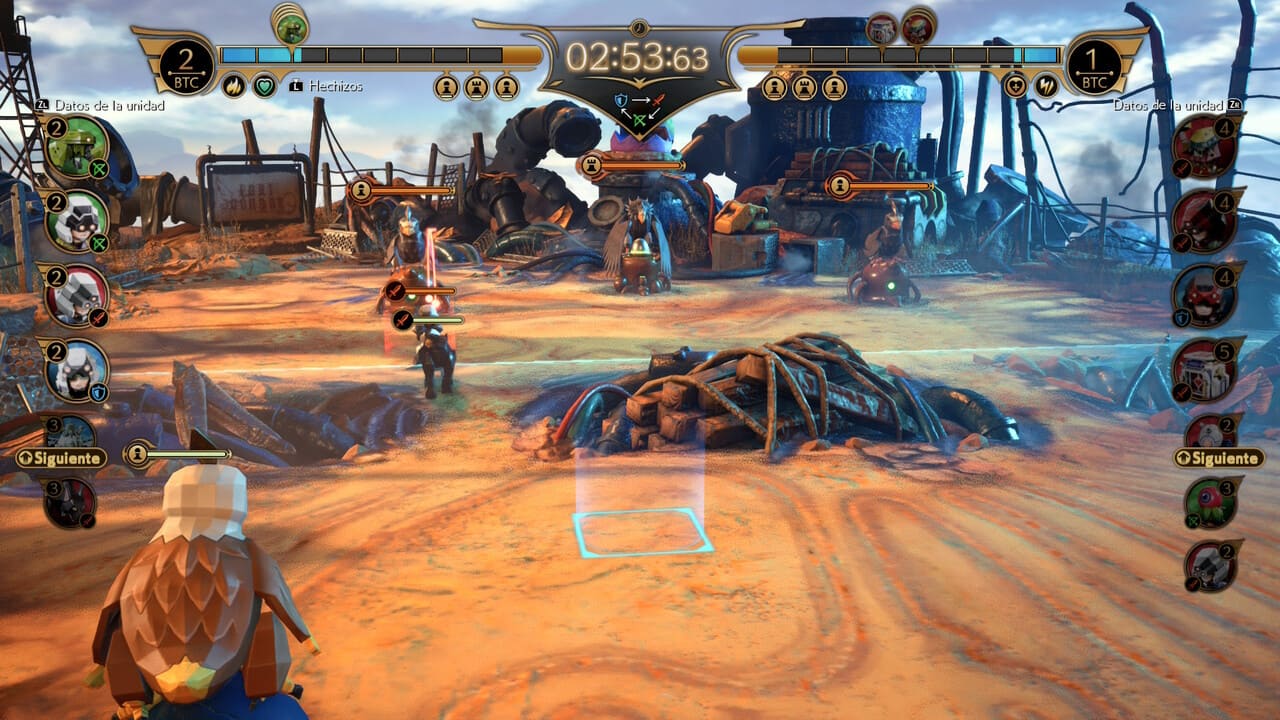Click the left Siguiente unit button
1280x720 pixels.
point(61,458)
